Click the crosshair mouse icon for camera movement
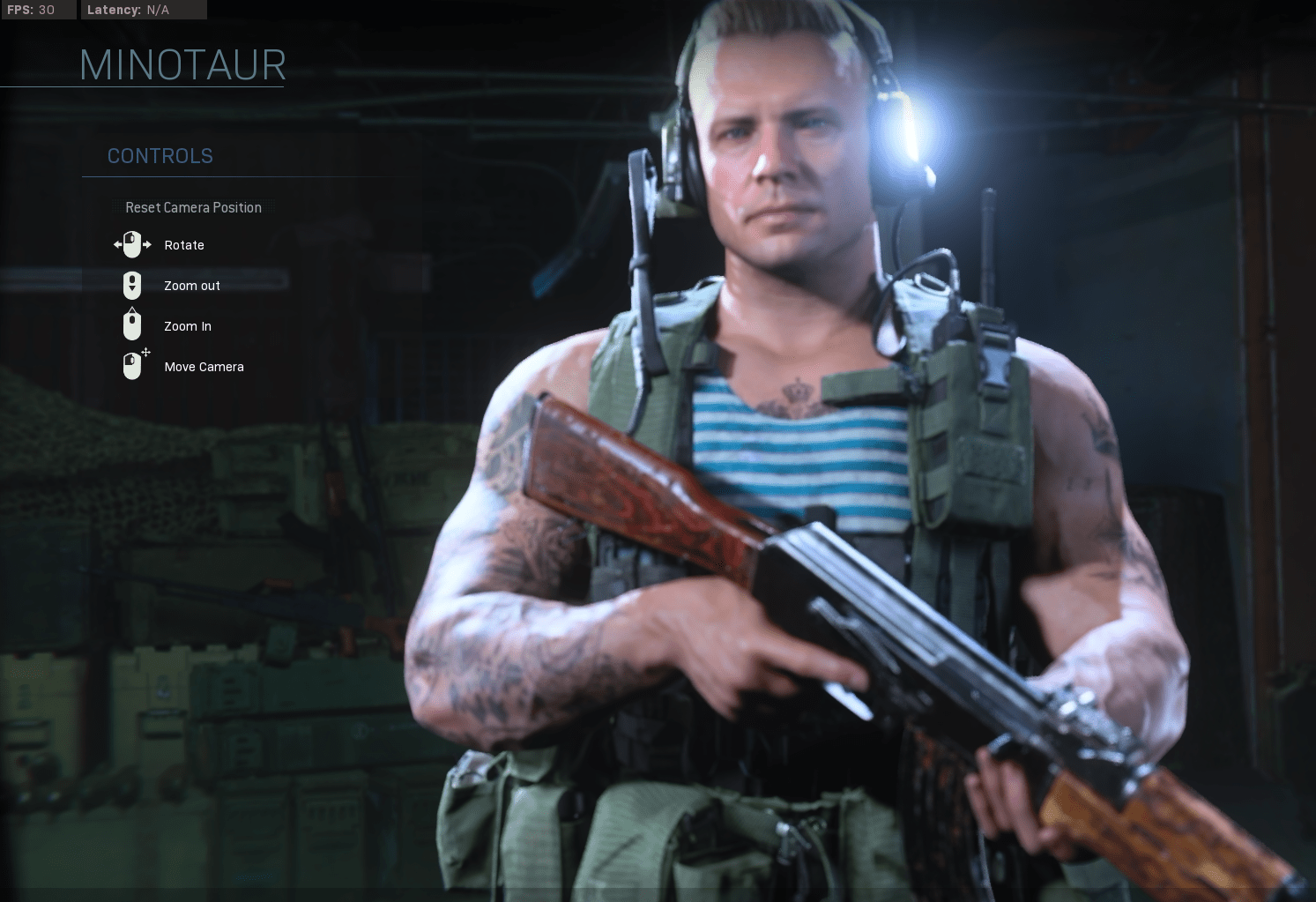This screenshot has width=1316, height=902. pyautogui.click(x=132, y=365)
